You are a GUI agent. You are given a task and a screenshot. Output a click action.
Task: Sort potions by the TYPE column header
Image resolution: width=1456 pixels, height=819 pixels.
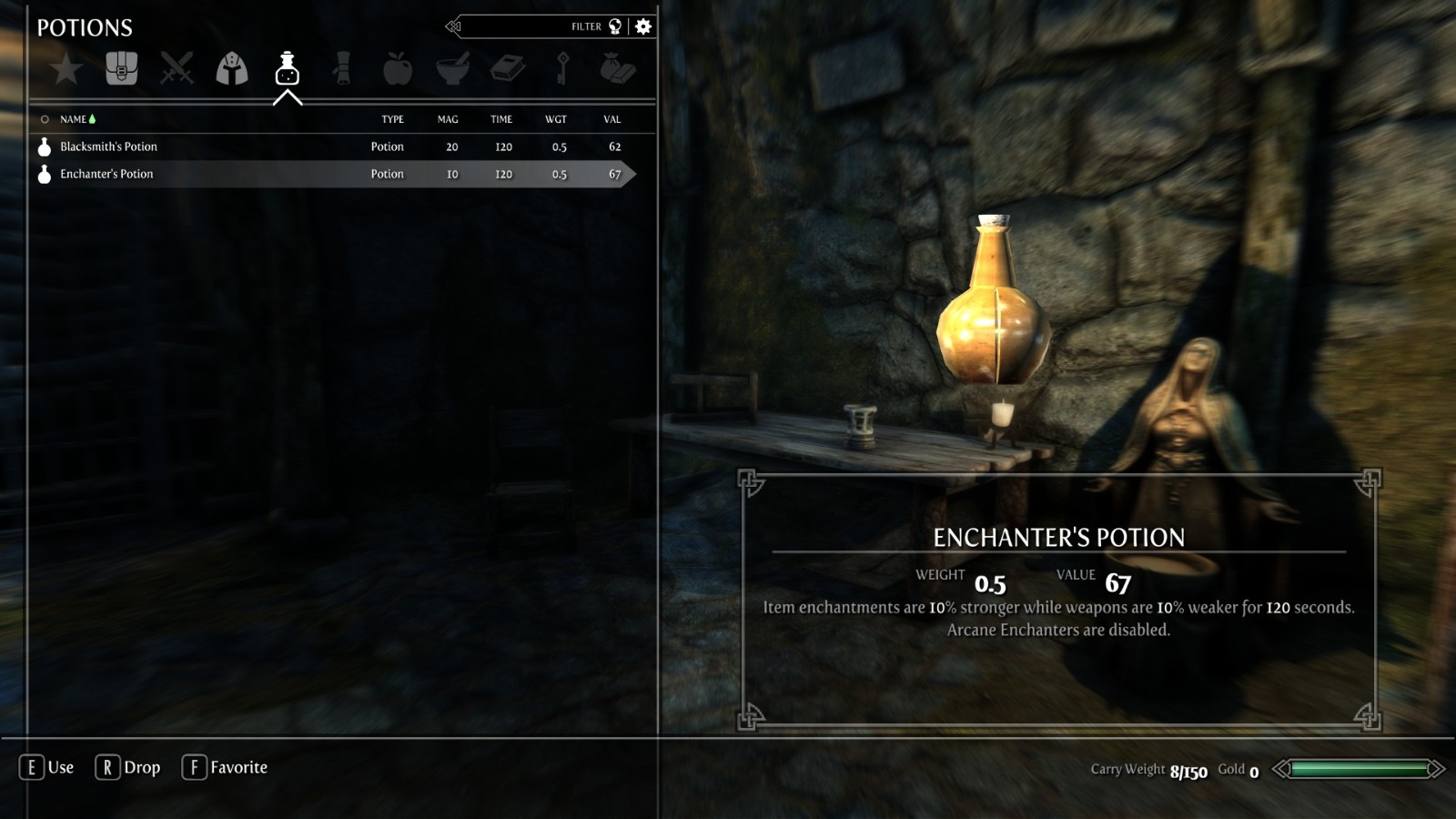393,119
